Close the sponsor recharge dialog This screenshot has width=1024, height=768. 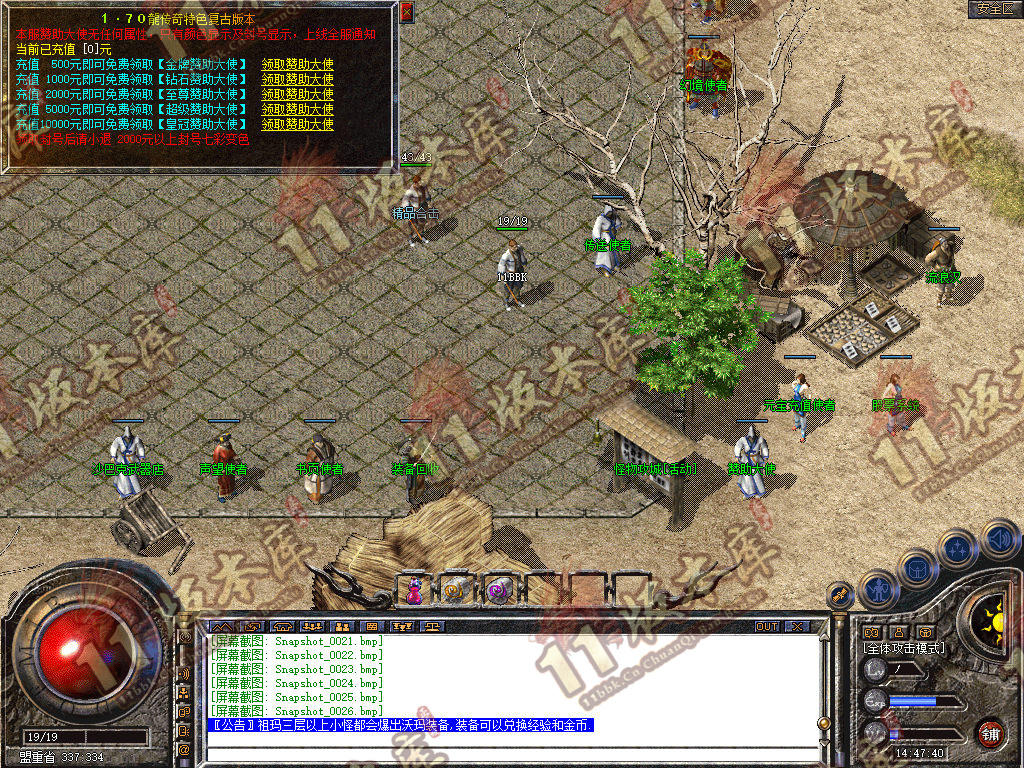(406, 13)
